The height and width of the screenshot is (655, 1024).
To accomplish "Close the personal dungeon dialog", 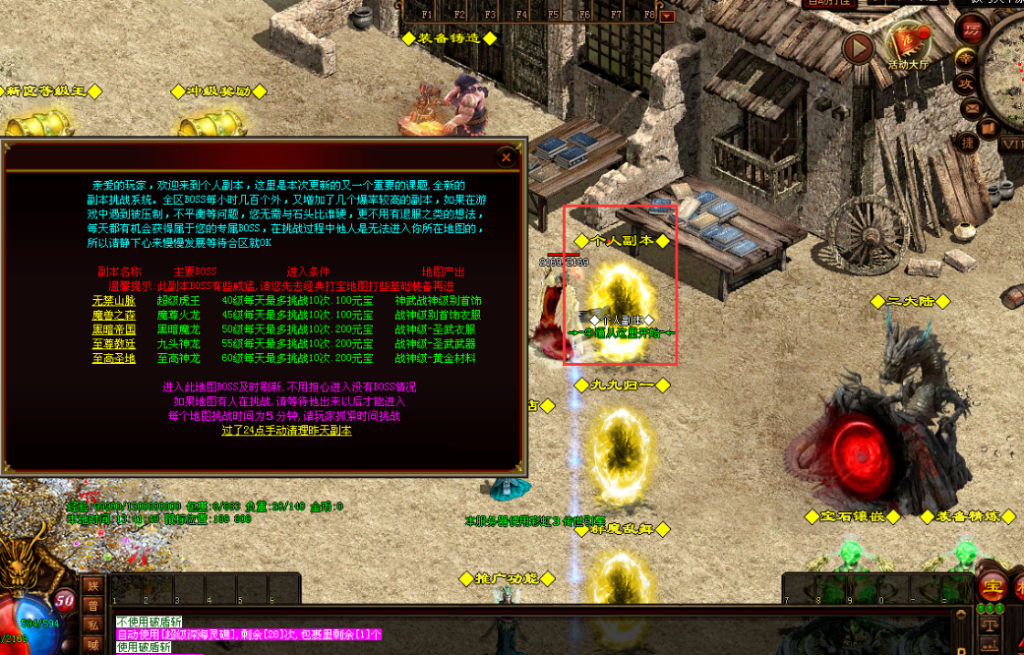I will [506, 157].
